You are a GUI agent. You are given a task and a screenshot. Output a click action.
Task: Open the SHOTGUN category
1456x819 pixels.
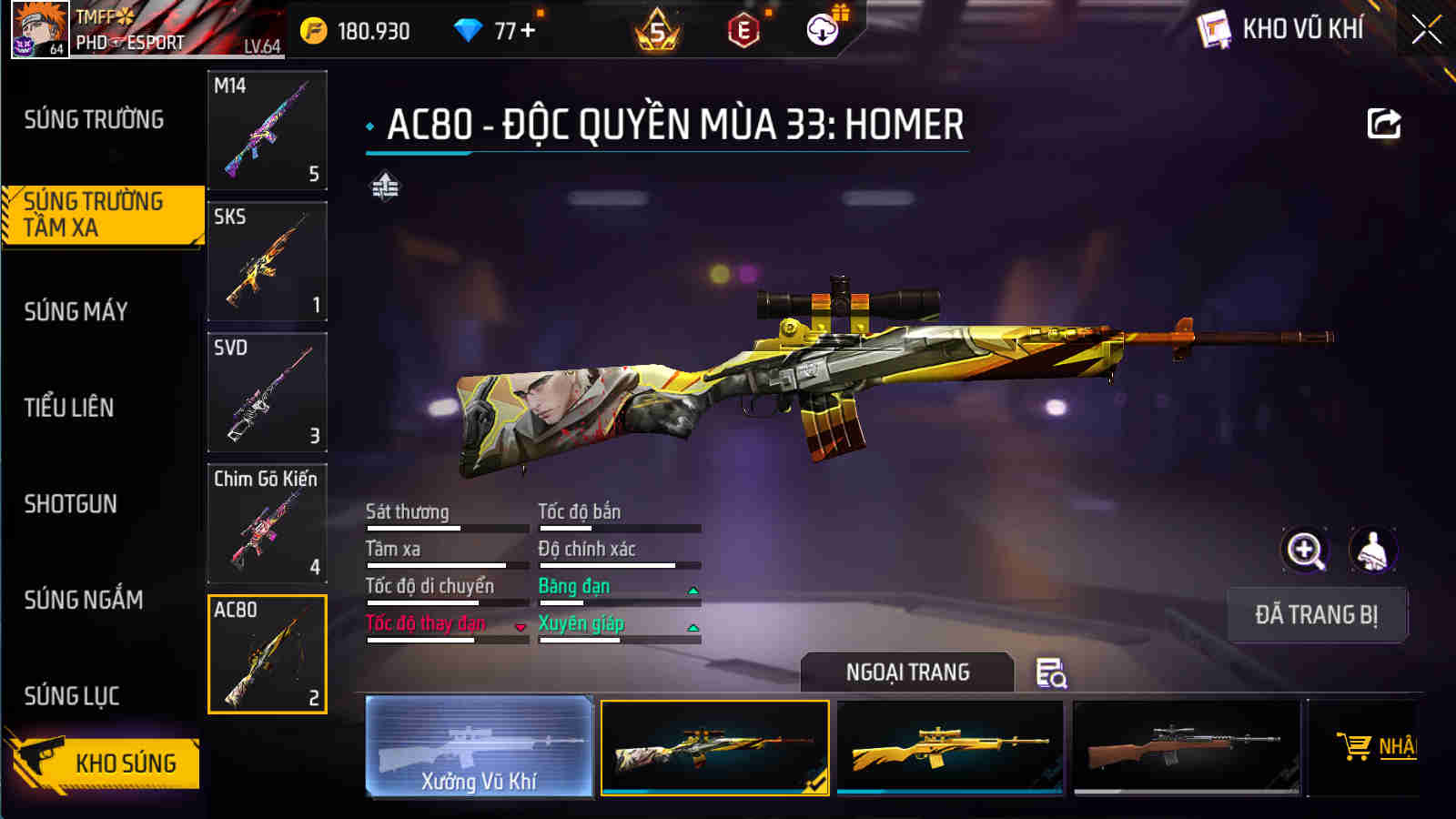tap(73, 503)
